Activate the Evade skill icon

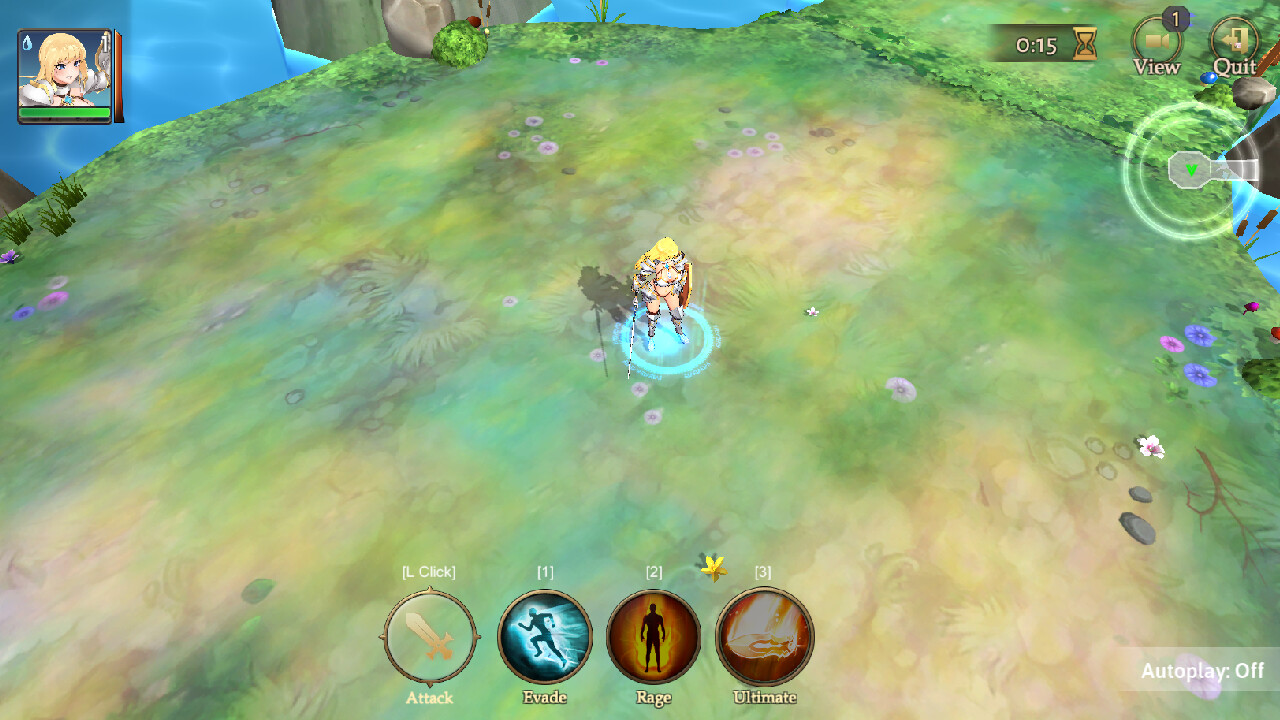pyautogui.click(x=544, y=636)
